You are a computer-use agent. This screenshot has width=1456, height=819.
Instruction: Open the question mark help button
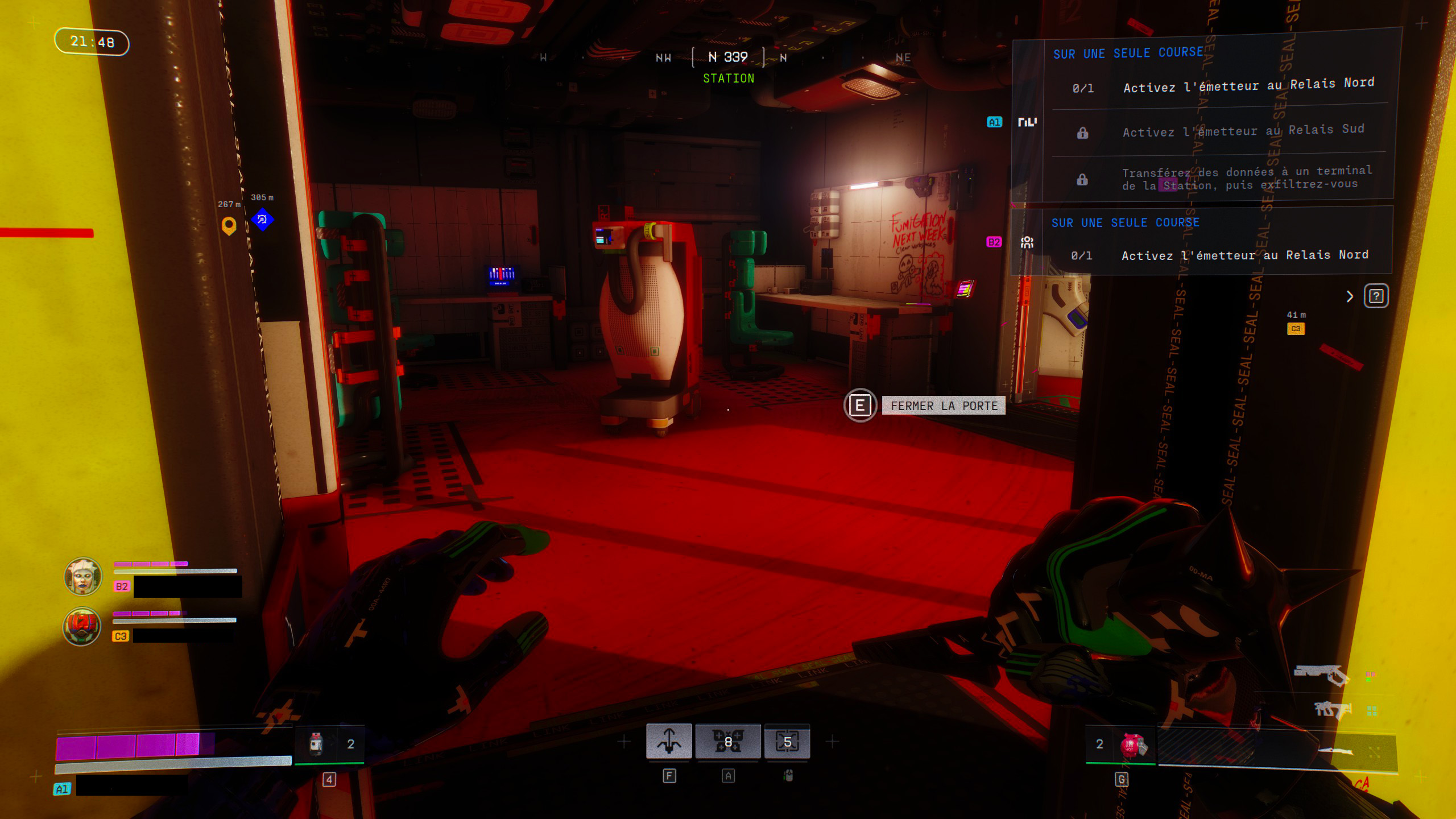click(1376, 296)
